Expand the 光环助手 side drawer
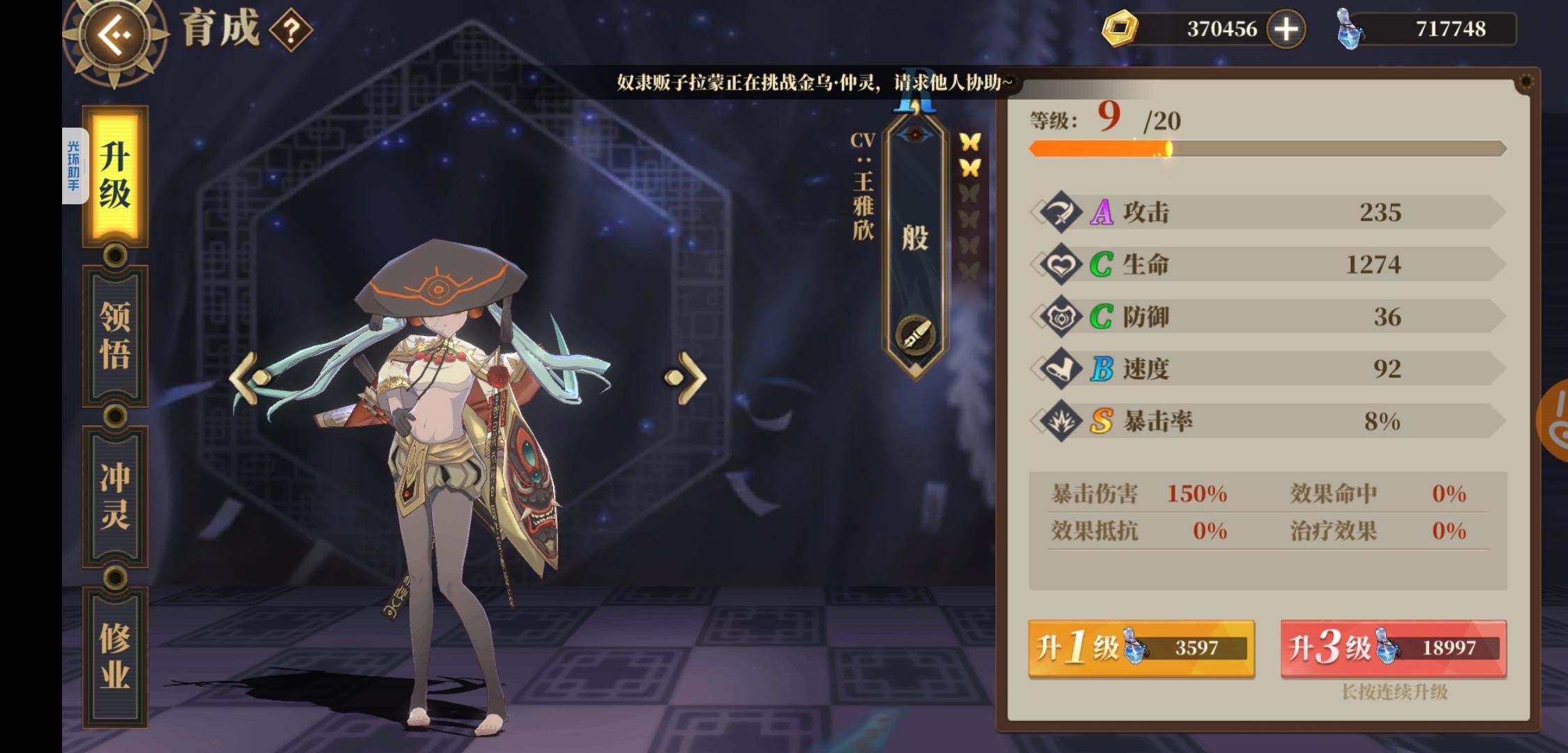 [x=75, y=164]
